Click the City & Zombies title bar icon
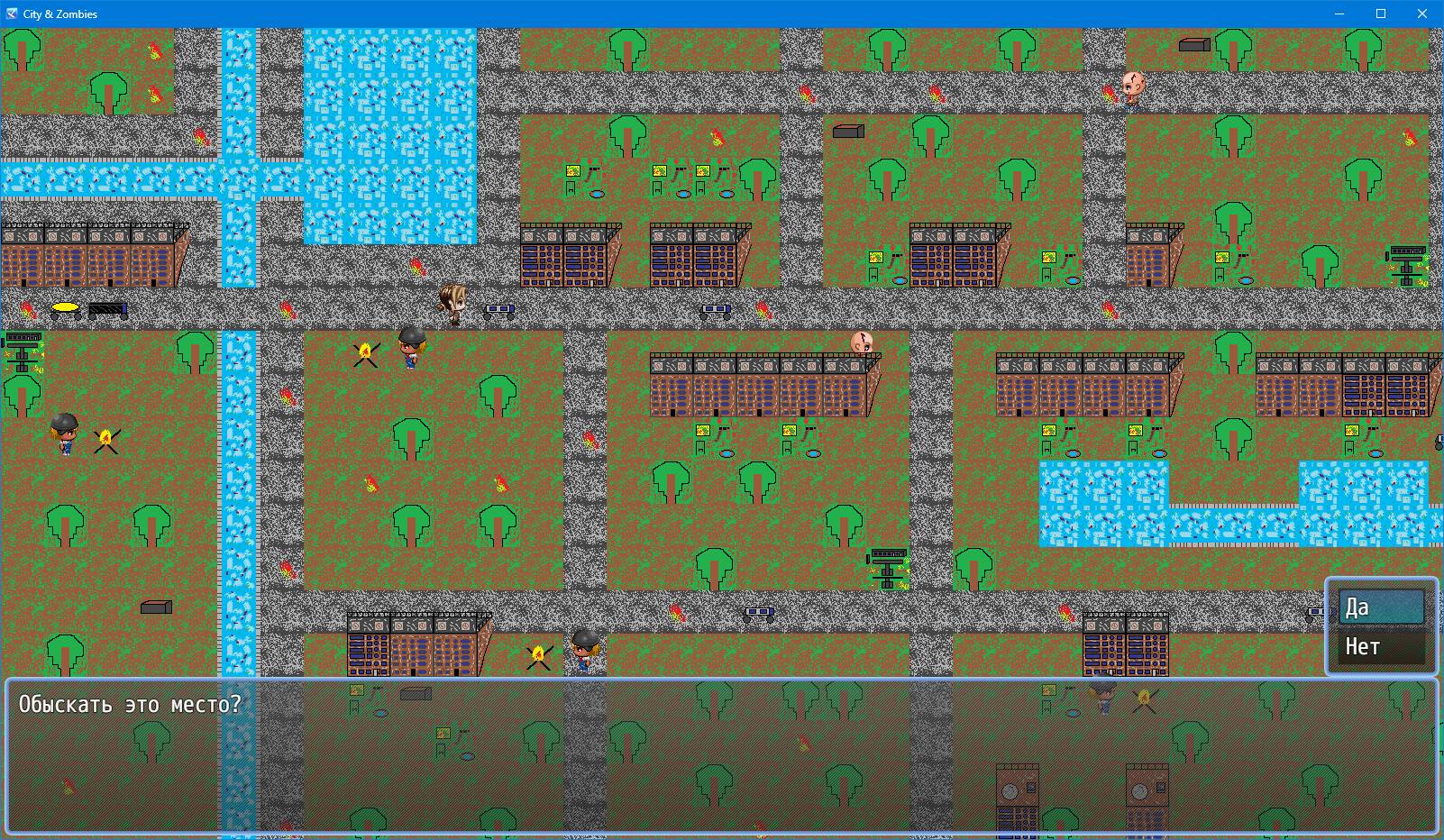Screen dimensions: 1444x840 (10, 14)
